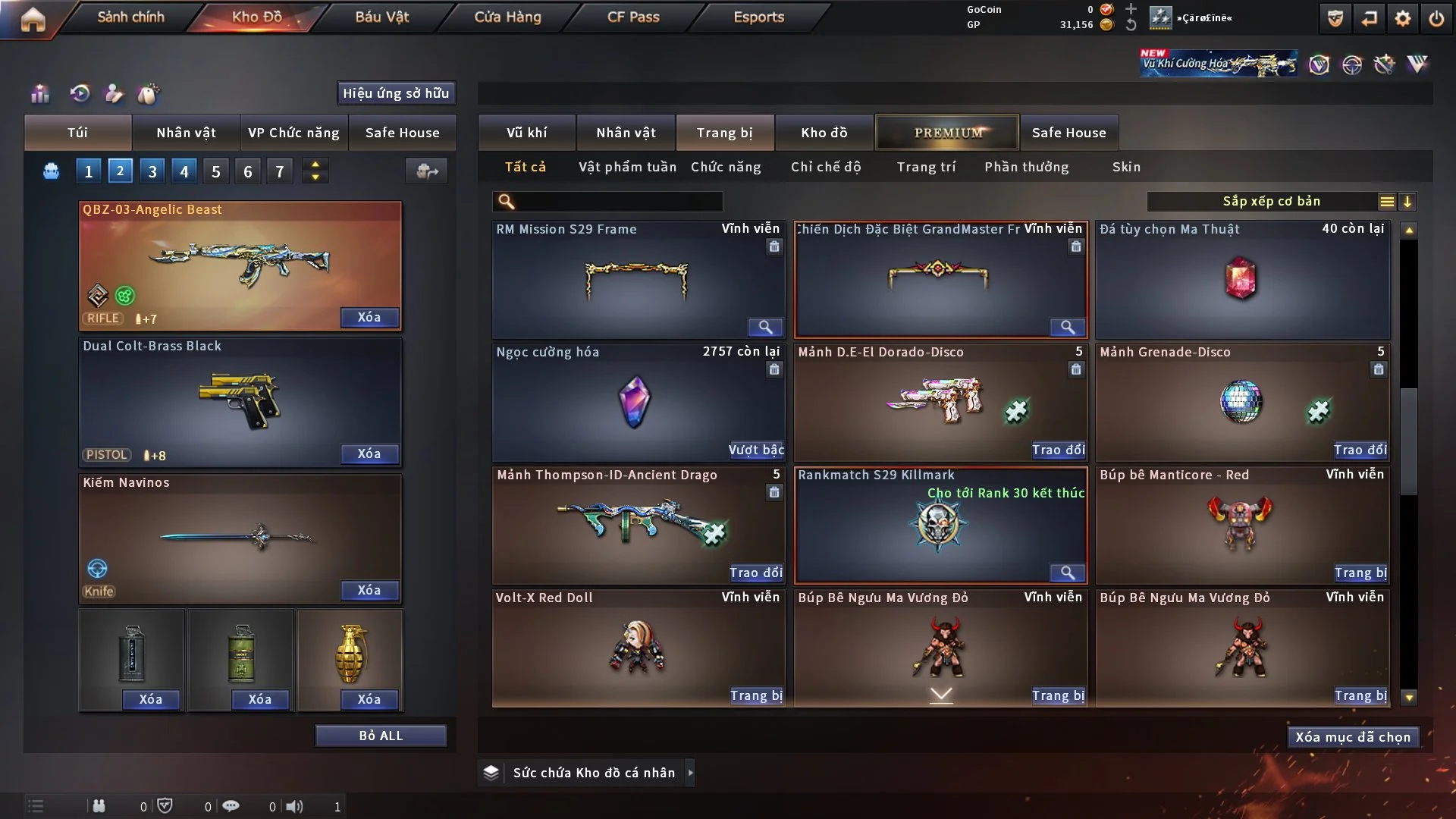Open the Sắp xếp cơ bản sort dropdown
Screen dimensions: 1456x819
click(x=1271, y=201)
